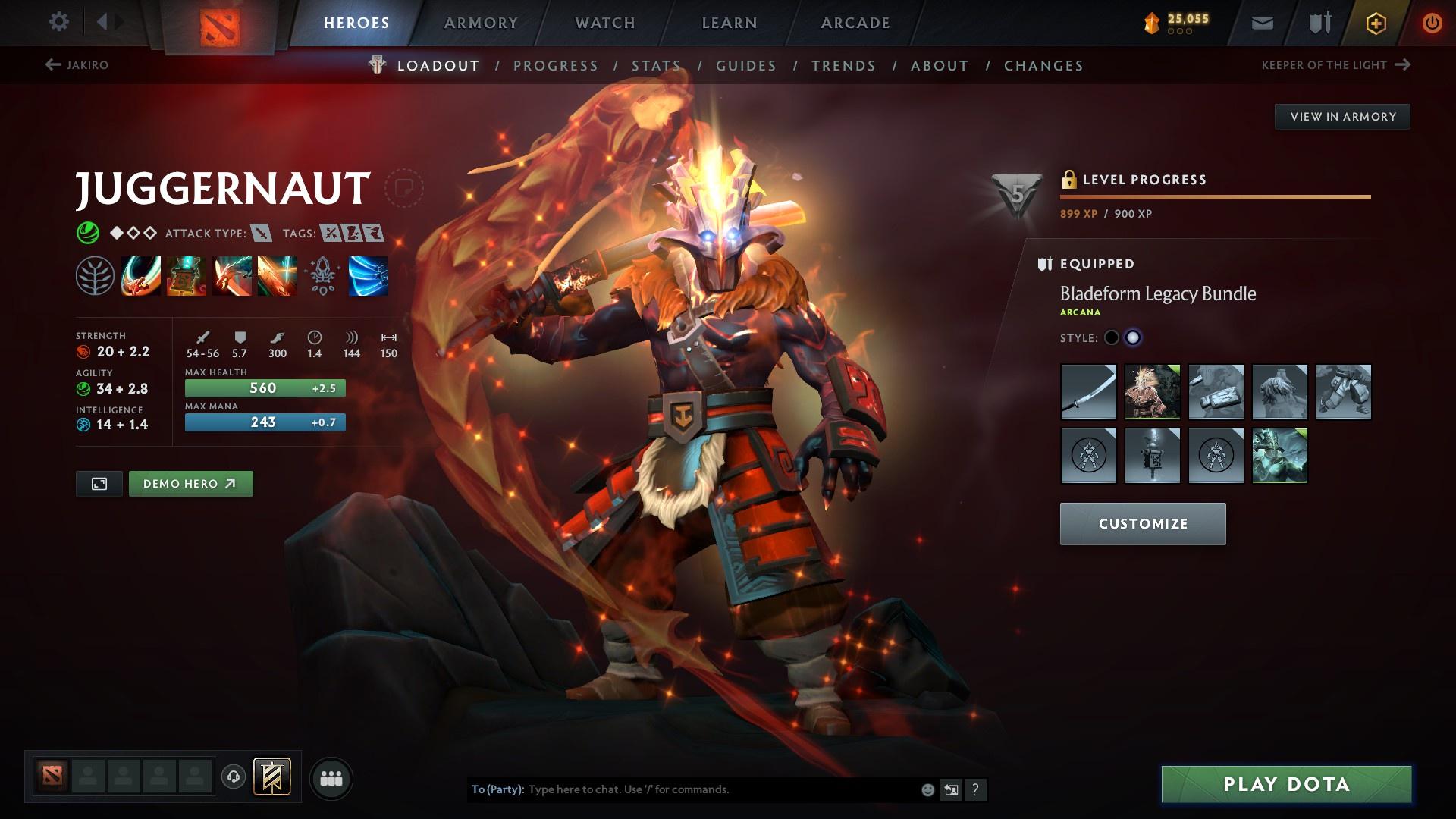Click the group finder icon near party slots
The image size is (1456, 819).
click(x=331, y=777)
